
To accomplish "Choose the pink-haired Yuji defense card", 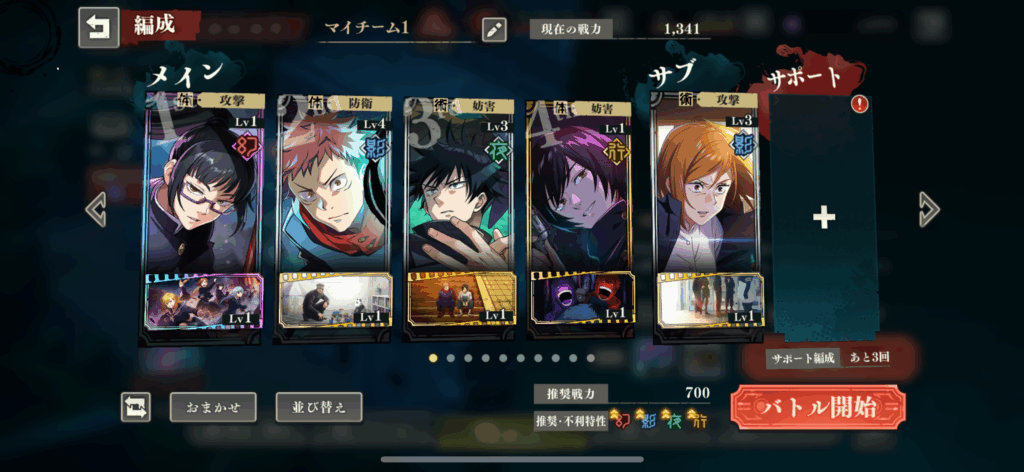I will click(x=331, y=190).
